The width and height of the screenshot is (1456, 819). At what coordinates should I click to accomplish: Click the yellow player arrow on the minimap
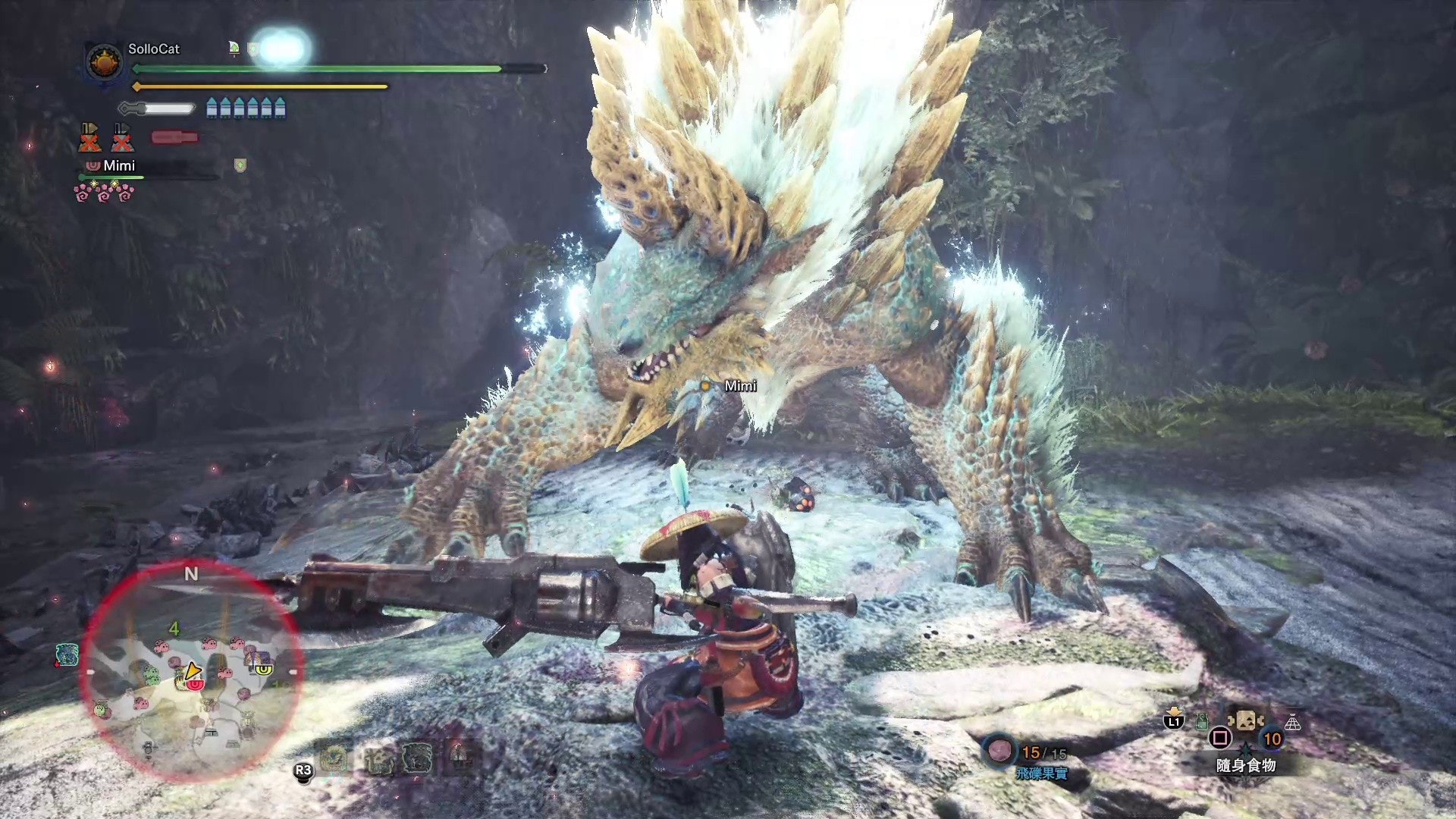point(193,670)
